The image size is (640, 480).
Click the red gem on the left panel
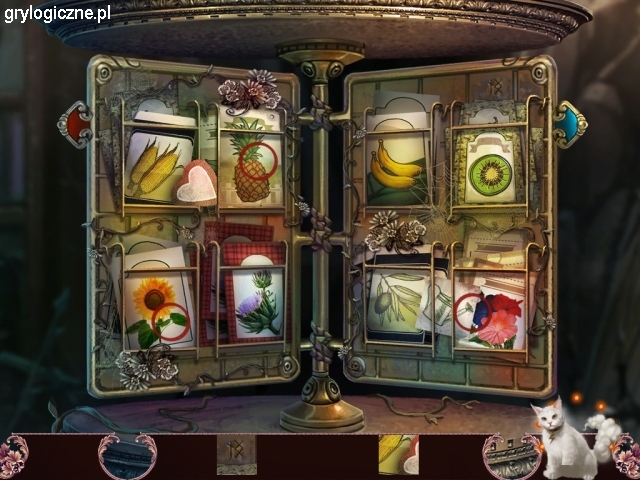pos(74,124)
